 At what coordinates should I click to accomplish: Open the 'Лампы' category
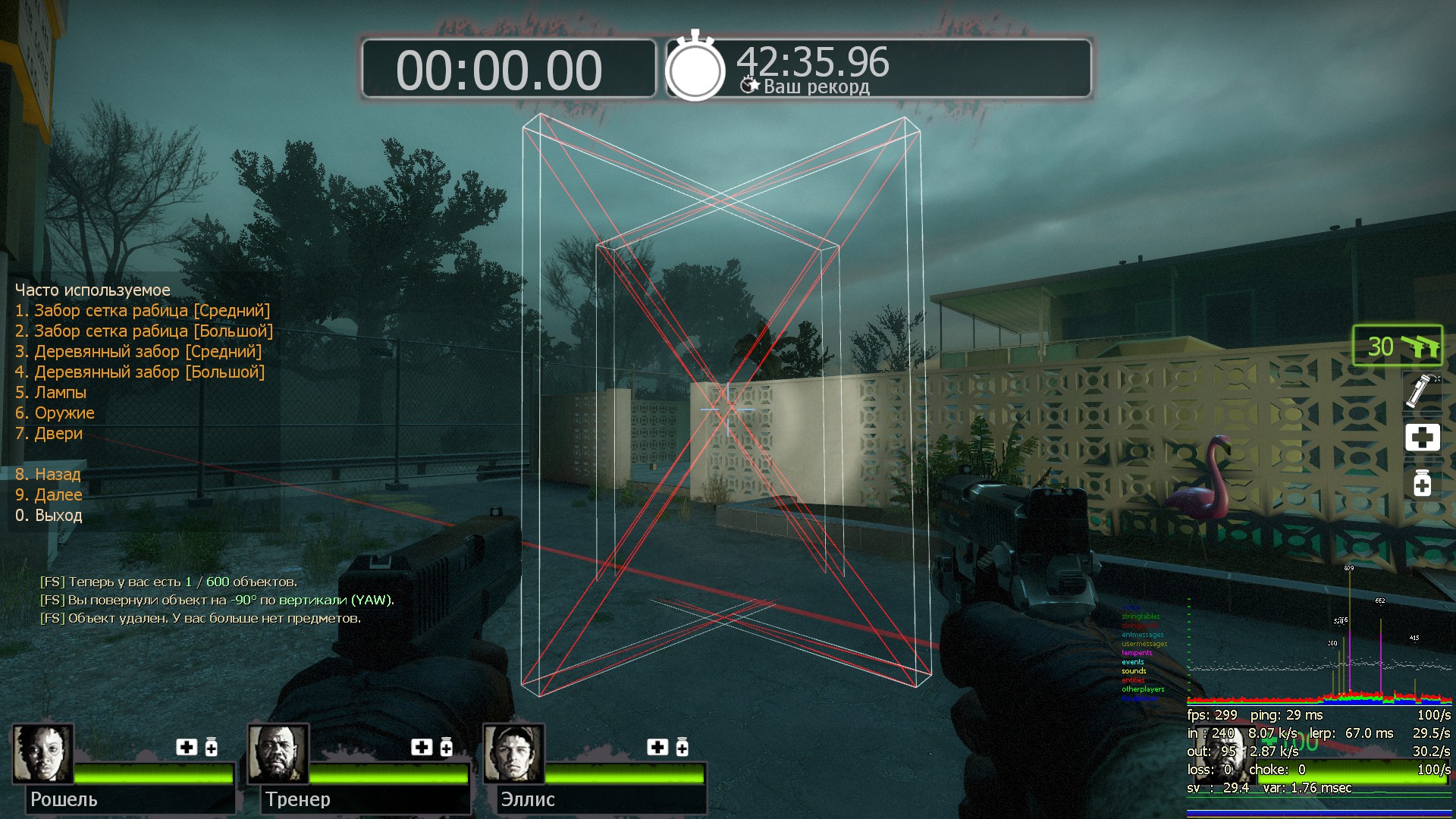[51, 393]
